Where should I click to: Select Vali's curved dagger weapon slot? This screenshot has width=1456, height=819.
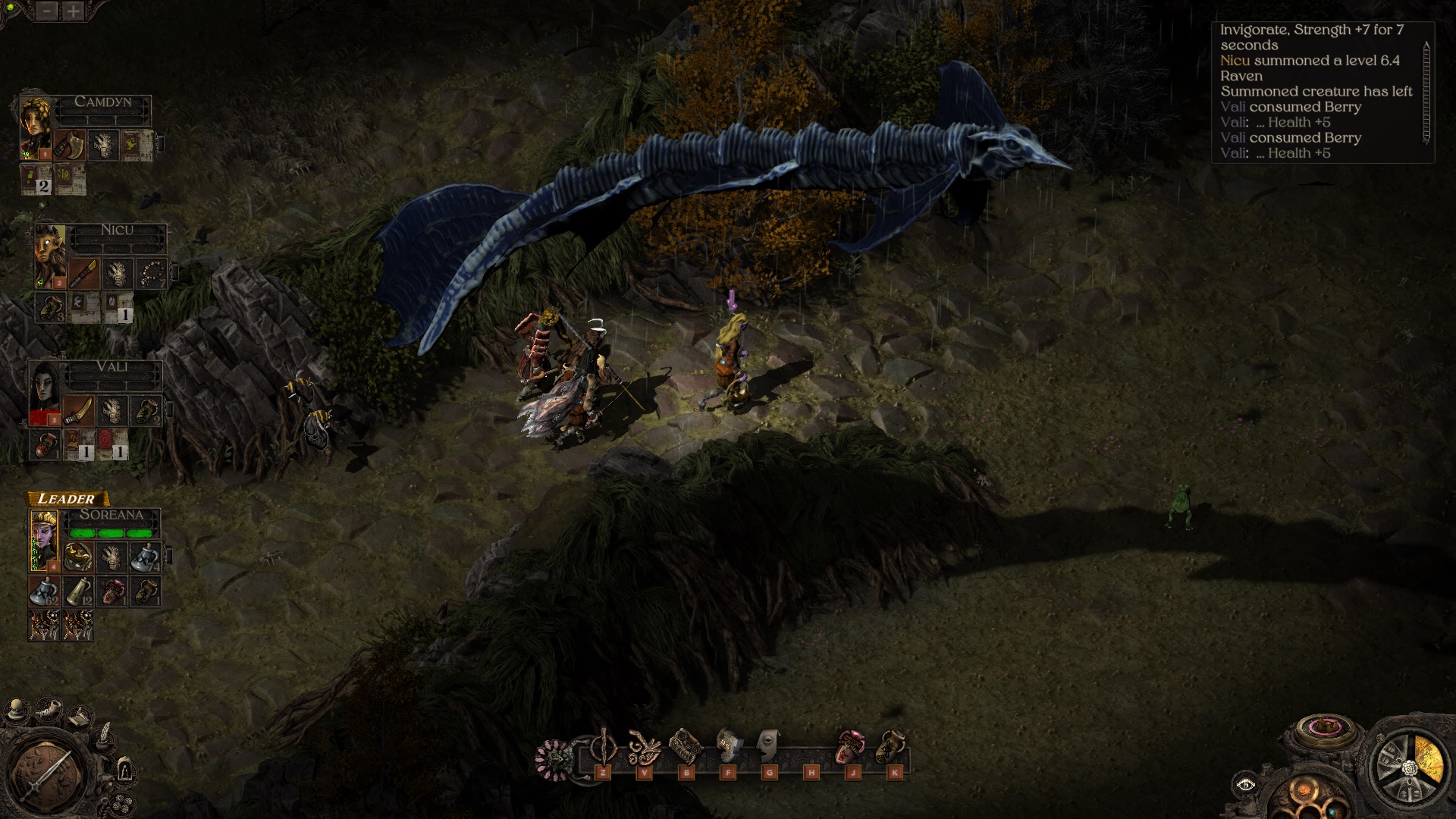tap(79, 411)
